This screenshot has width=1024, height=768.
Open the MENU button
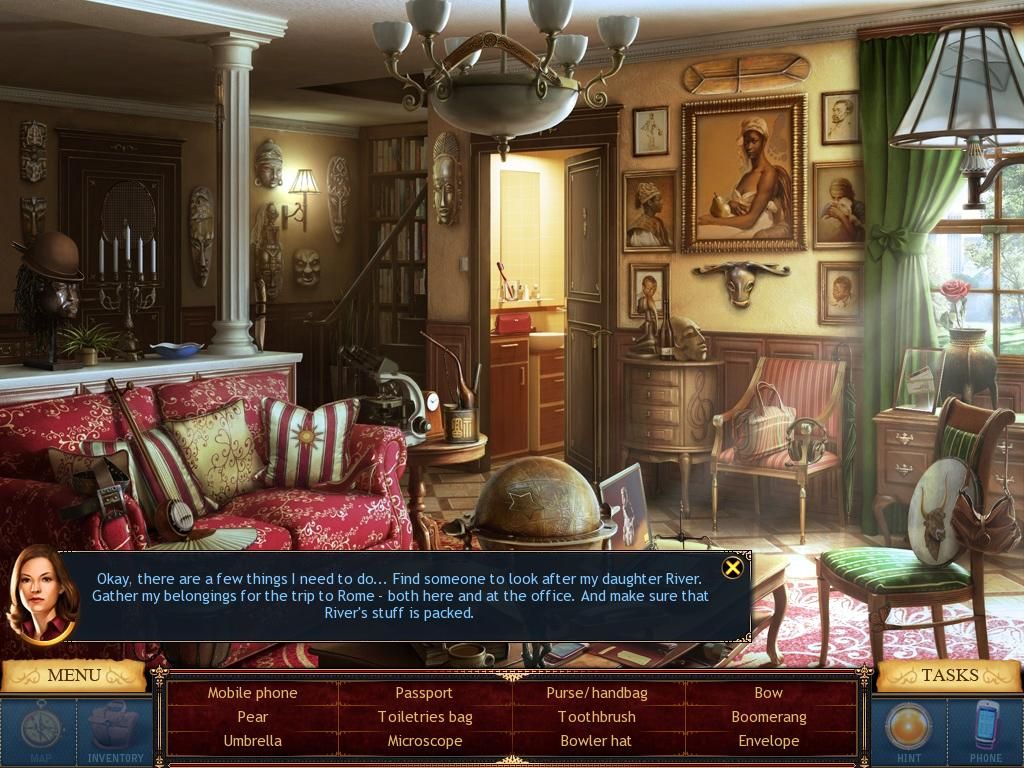tap(74, 675)
